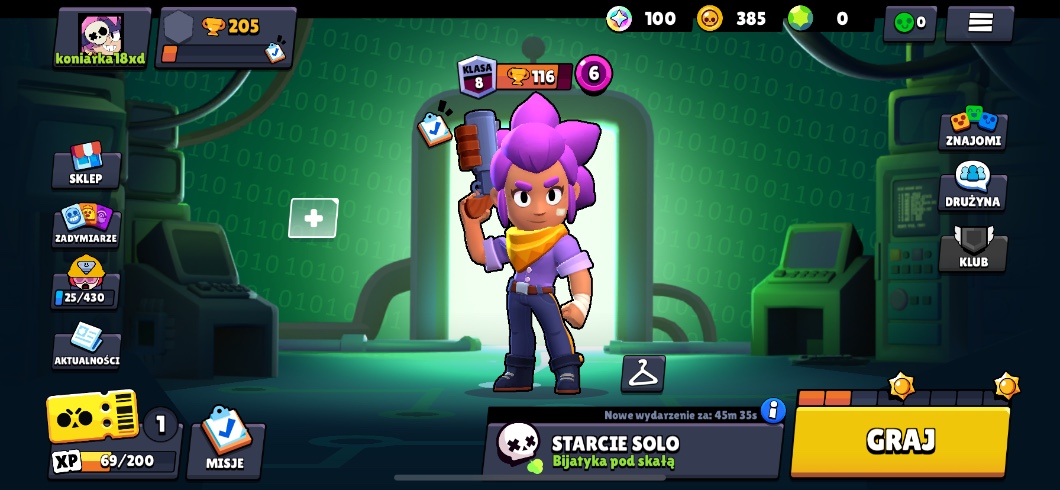Open the chat bubble with zero online
Image resolution: width=1060 pixels, height=490 pixels.
click(909, 22)
